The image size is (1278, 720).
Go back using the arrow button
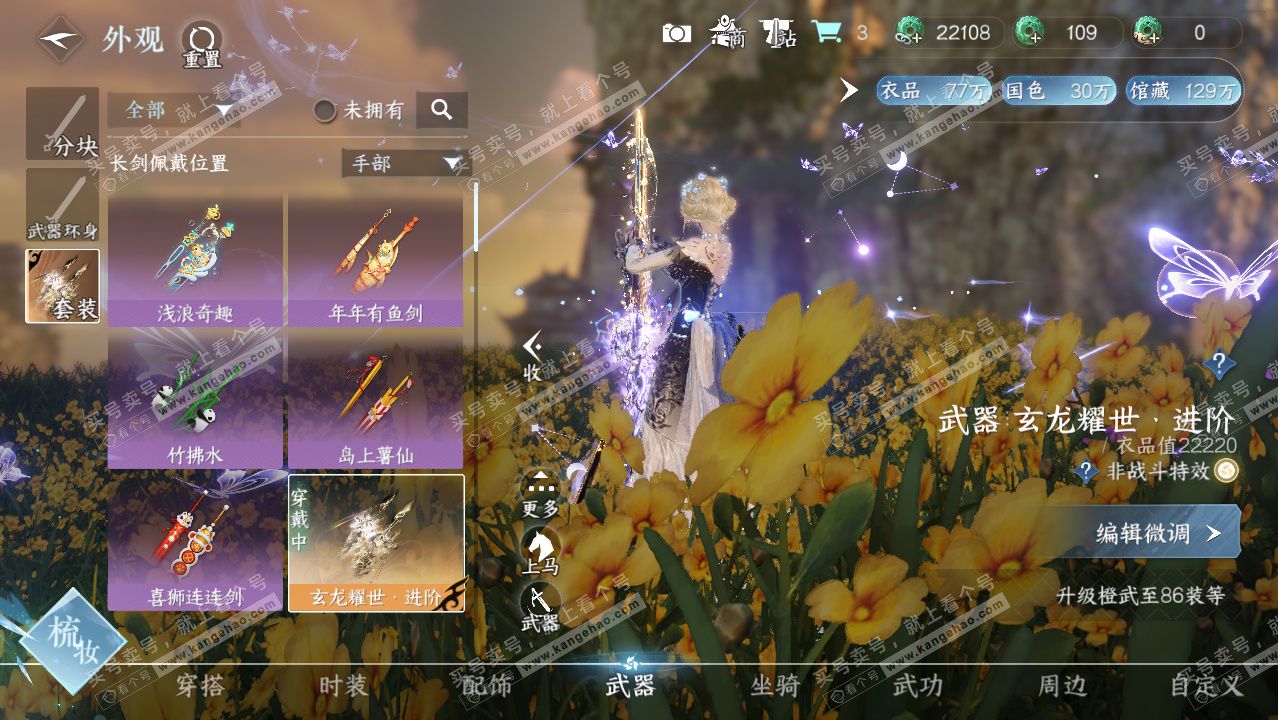coord(60,40)
